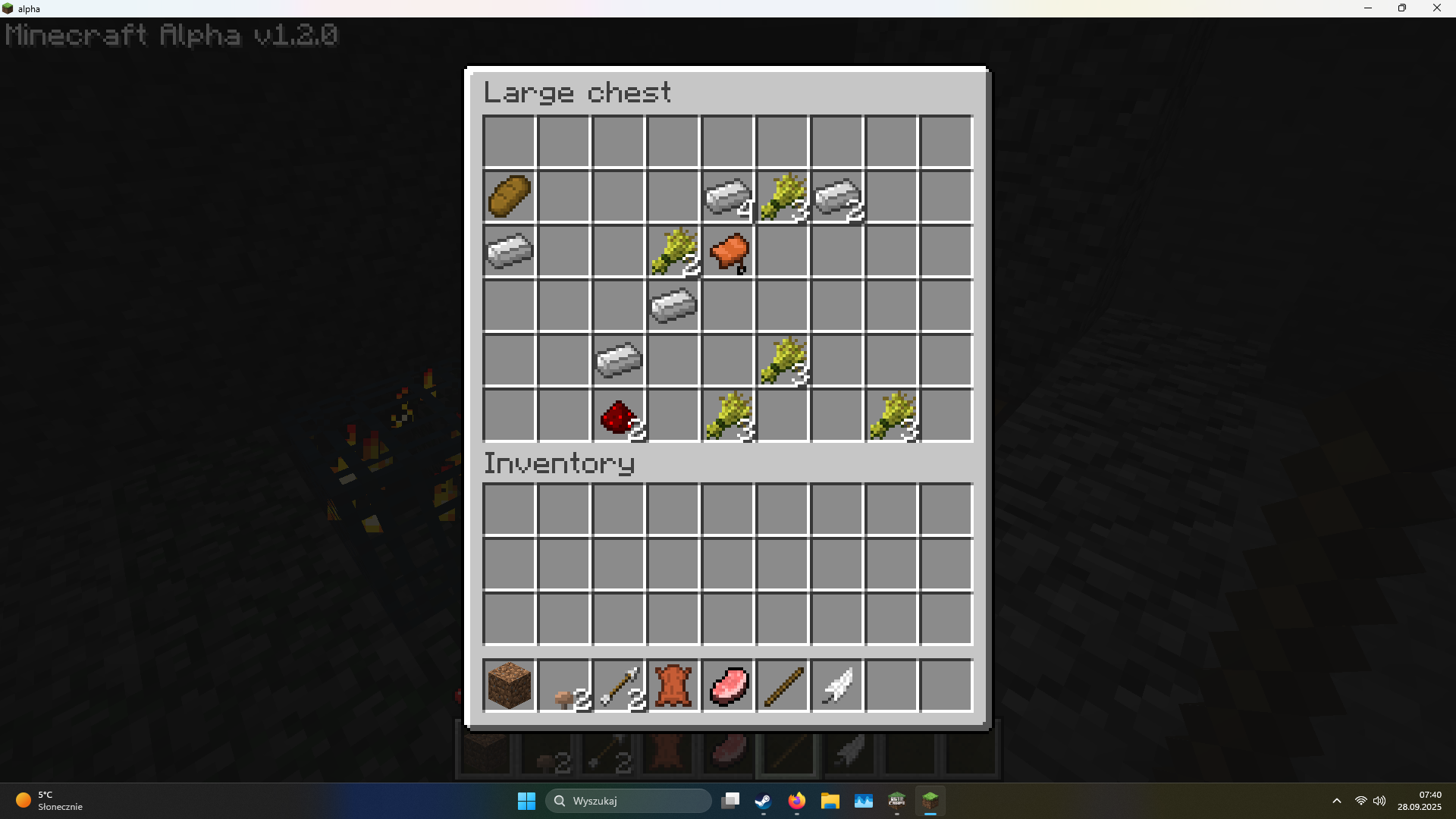
Task: Choose the raw porkchop slot
Action: (728, 686)
